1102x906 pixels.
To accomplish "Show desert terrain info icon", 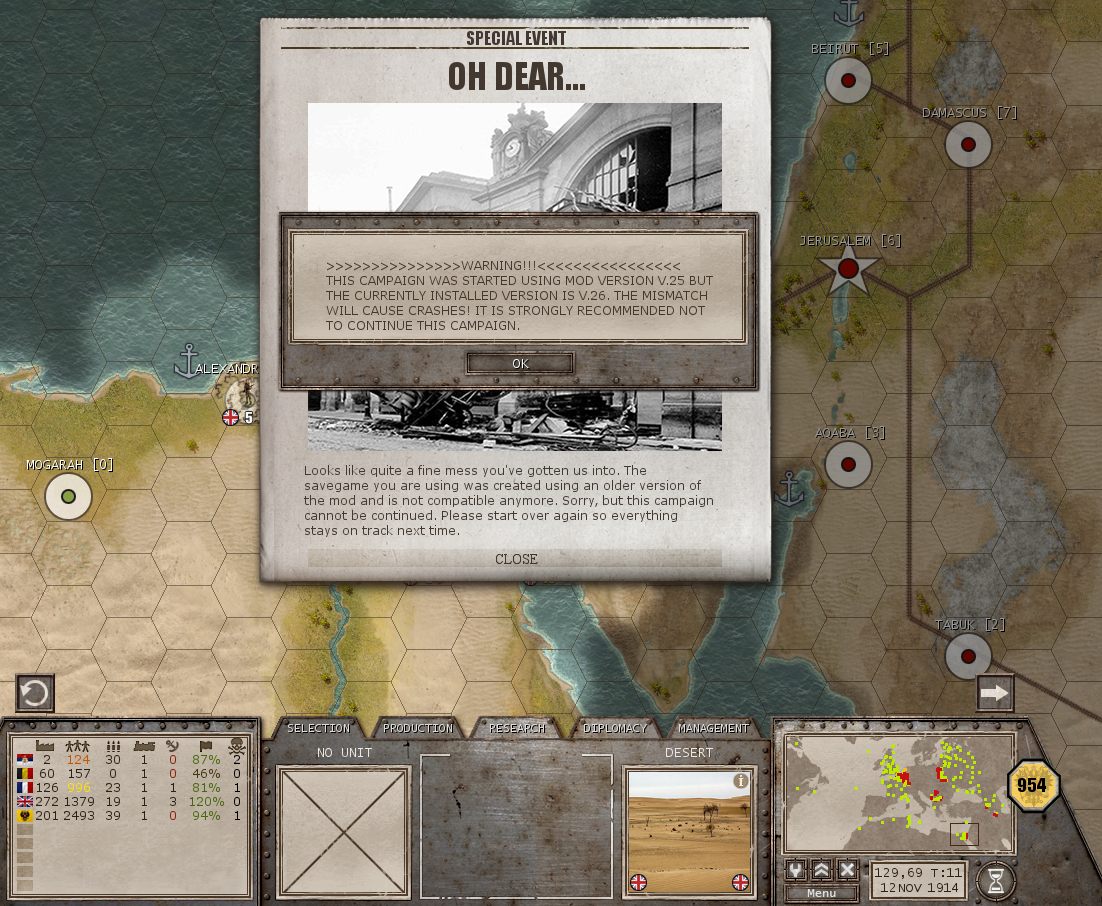I will [x=741, y=781].
